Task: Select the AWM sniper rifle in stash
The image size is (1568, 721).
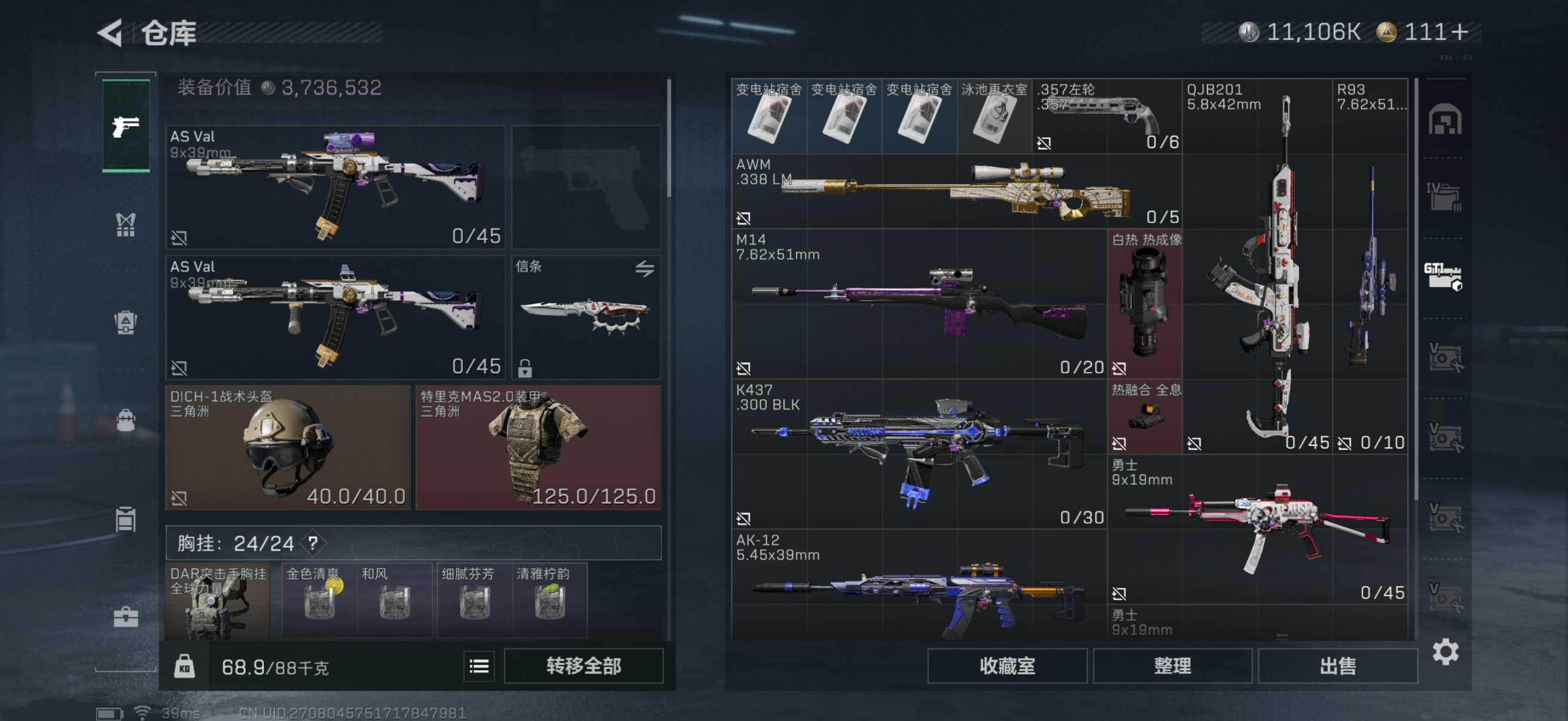Action: coord(956,191)
